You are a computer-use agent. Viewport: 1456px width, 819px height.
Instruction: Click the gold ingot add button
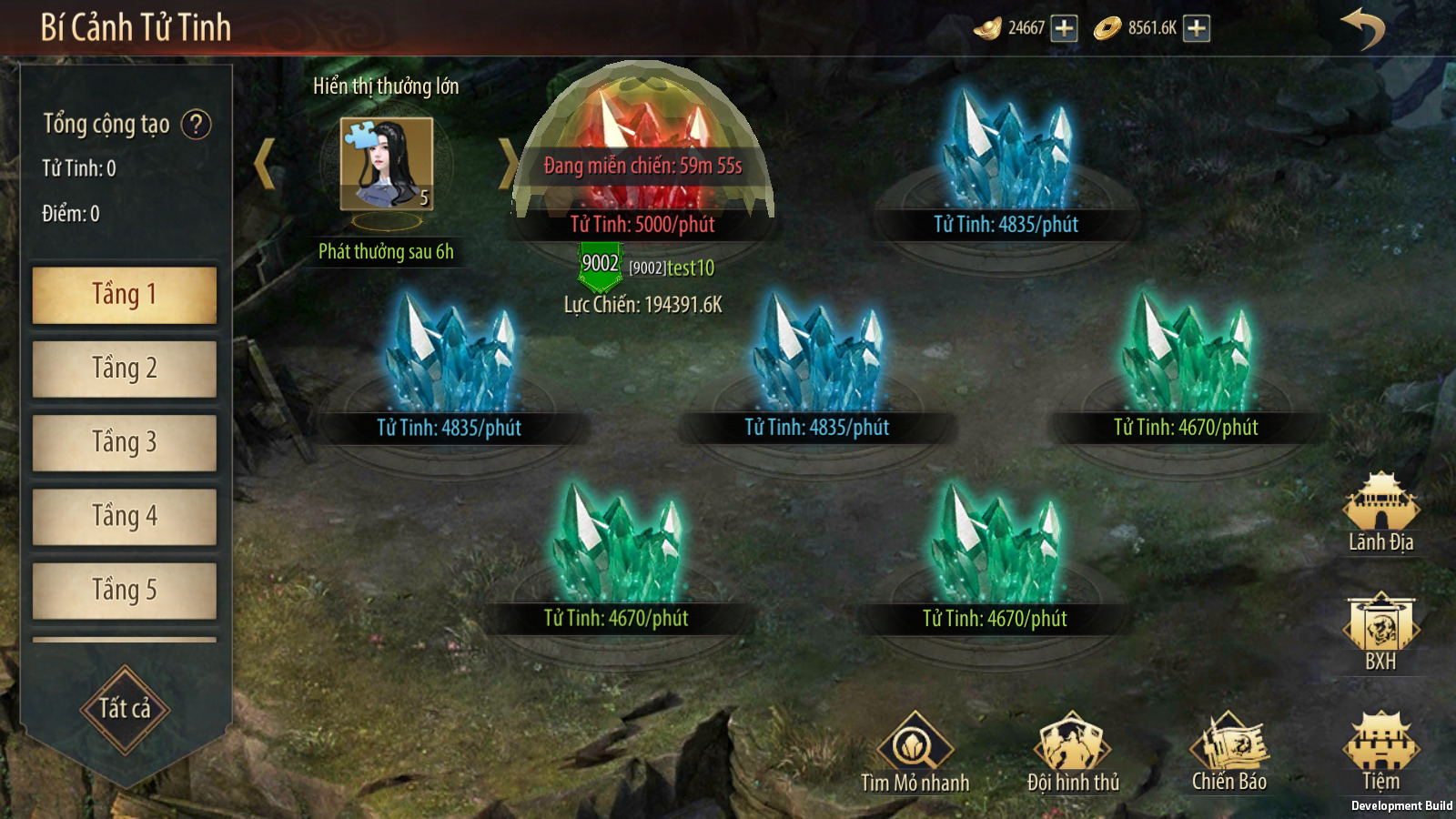point(1064,28)
